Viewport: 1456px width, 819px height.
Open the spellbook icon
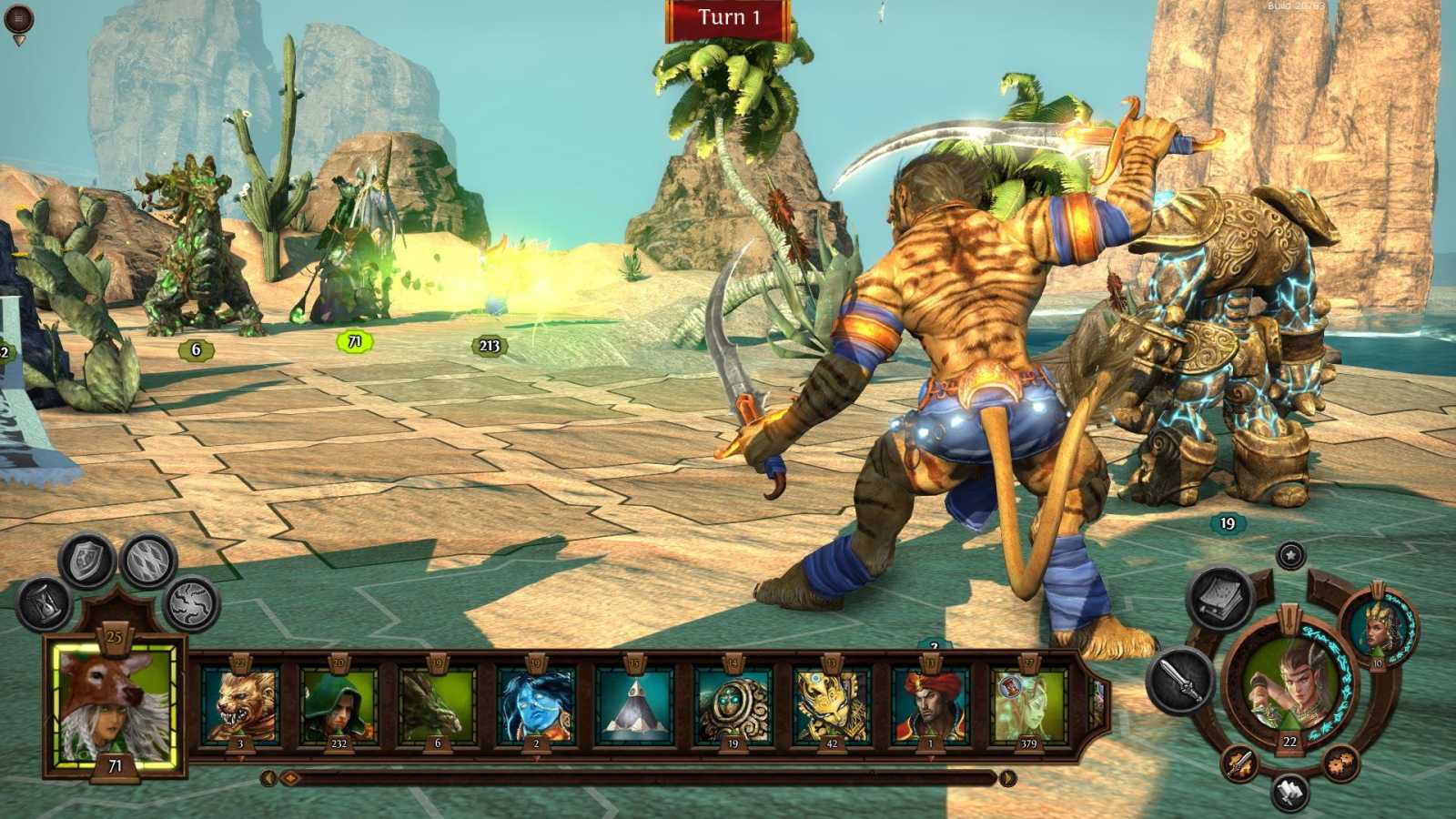click(x=1218, y=599)
